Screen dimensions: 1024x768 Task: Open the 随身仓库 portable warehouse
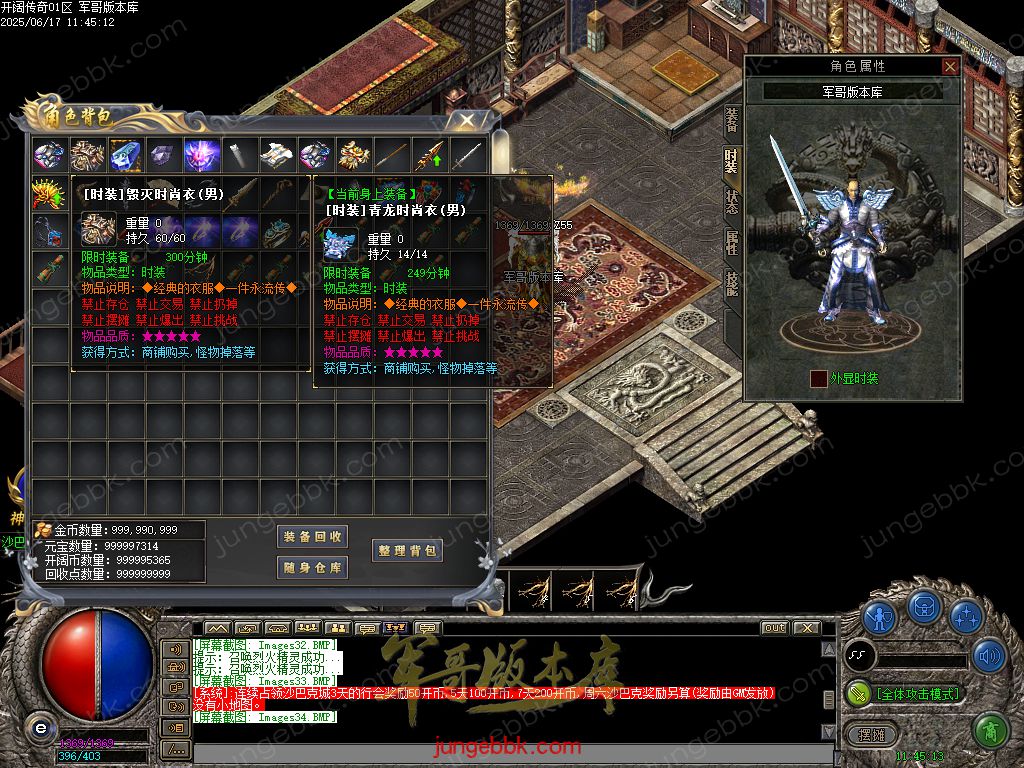312,568
